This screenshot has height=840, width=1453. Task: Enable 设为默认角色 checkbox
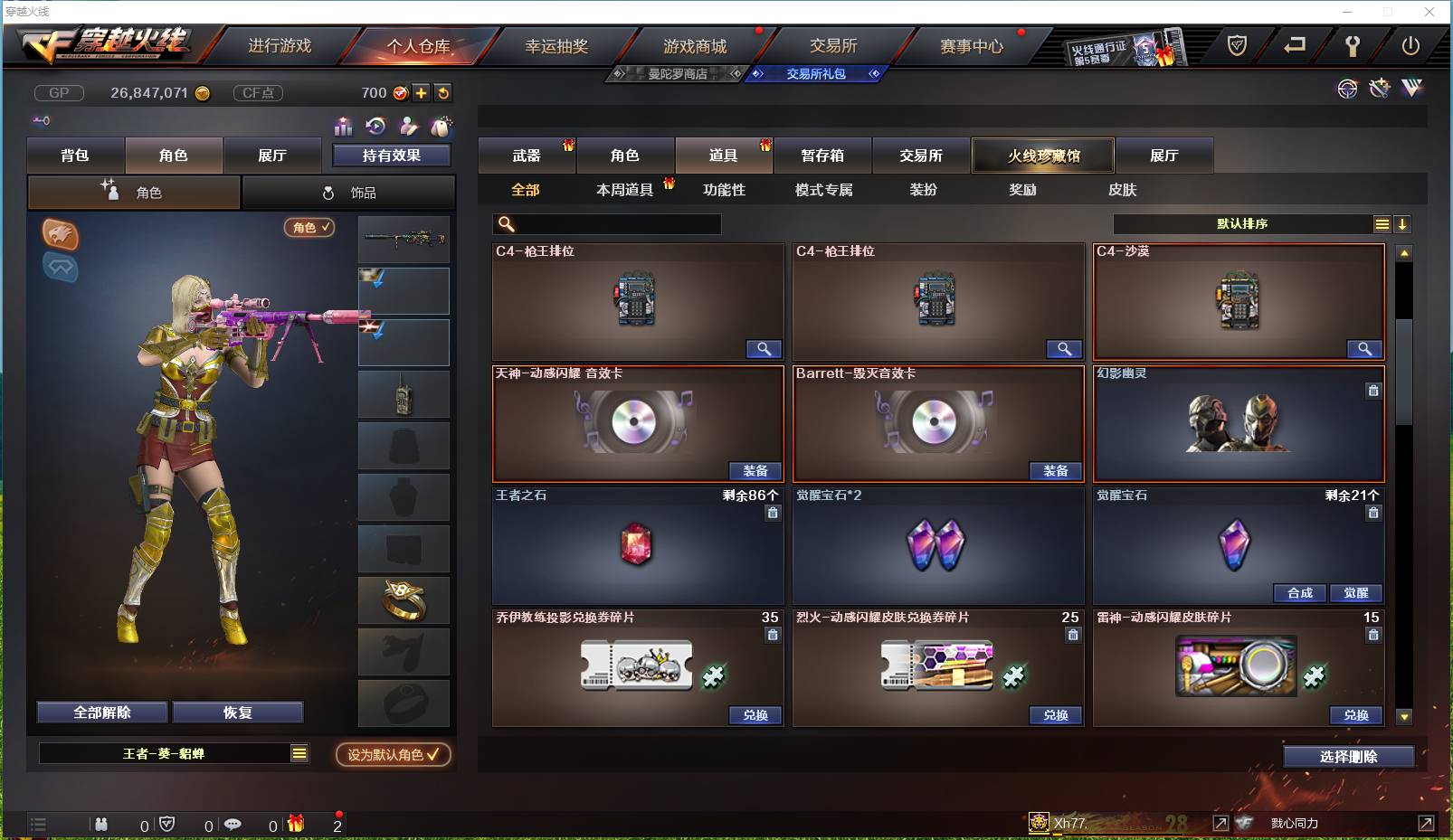(x=393, y=756)
